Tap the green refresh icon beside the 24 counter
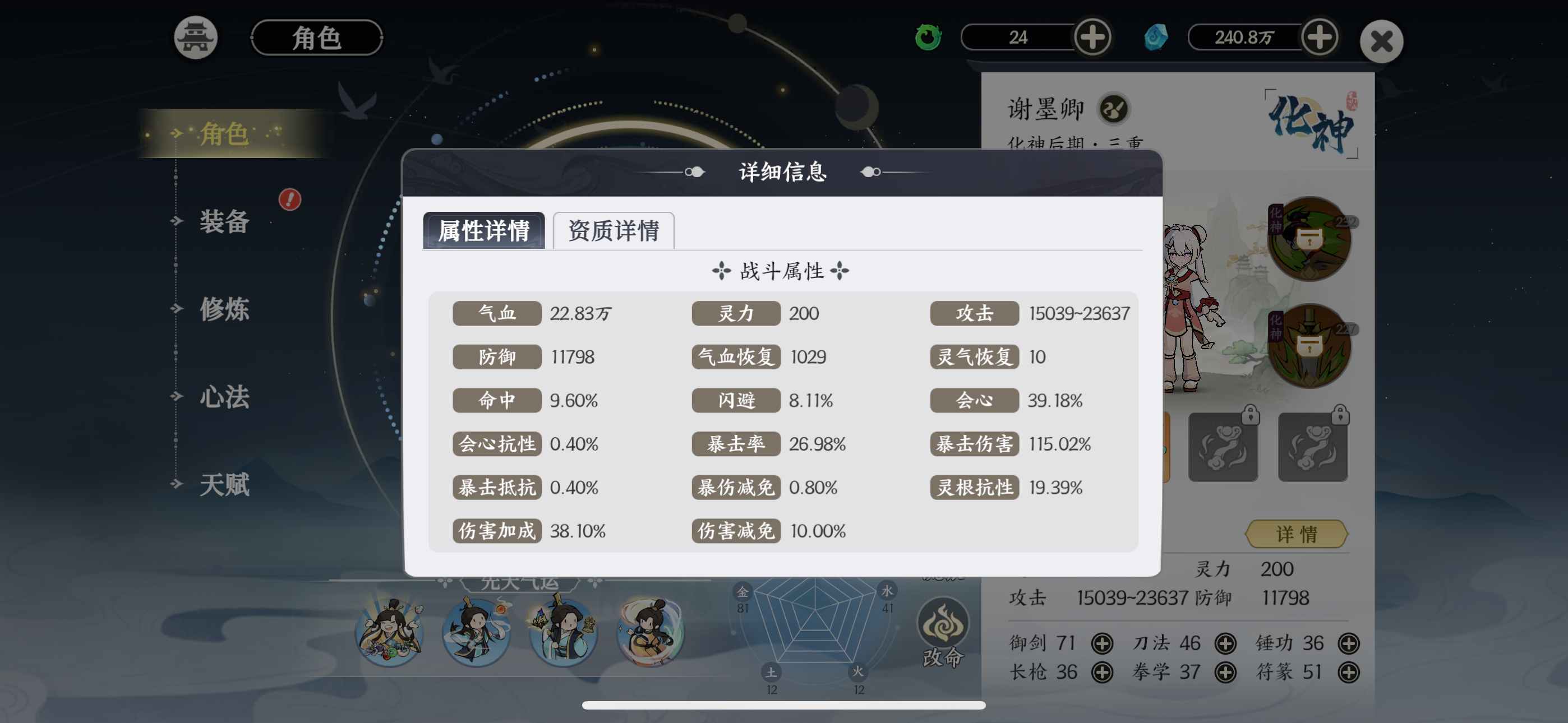Screen dimensions: 1568x723 click(927, 37)
